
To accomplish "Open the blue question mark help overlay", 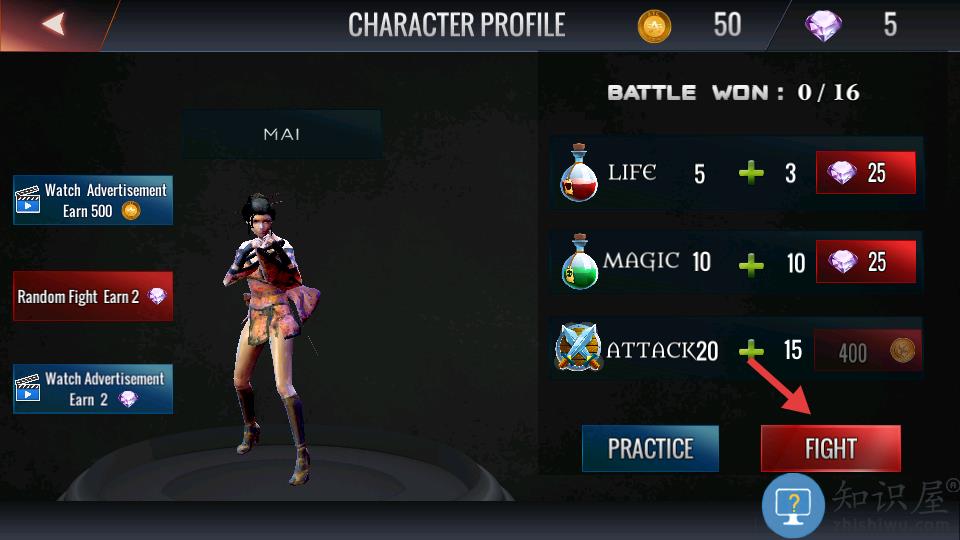I will click(793, 505).
